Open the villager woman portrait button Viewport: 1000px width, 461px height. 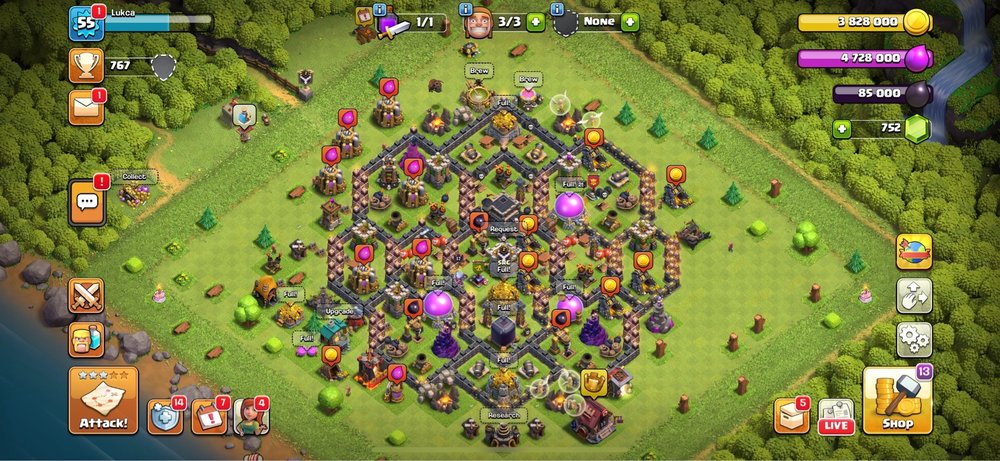(250, 416)
